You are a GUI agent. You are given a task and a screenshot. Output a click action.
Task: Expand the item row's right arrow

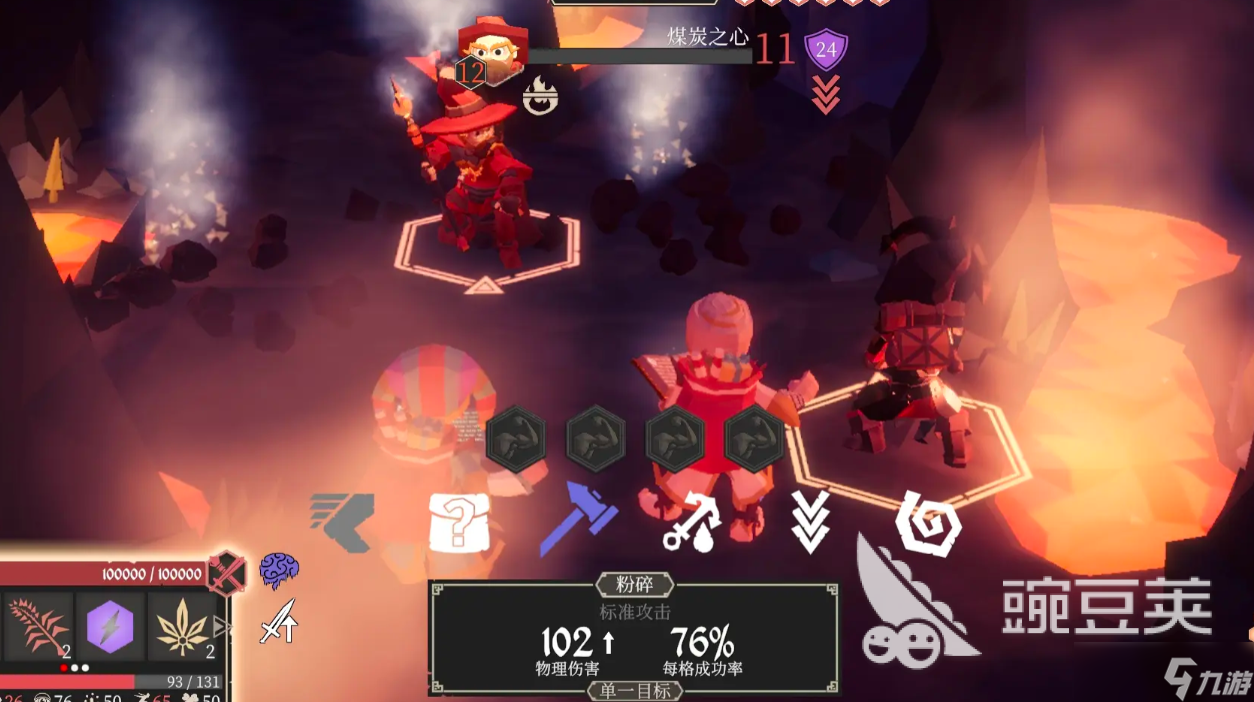(222, 628)
